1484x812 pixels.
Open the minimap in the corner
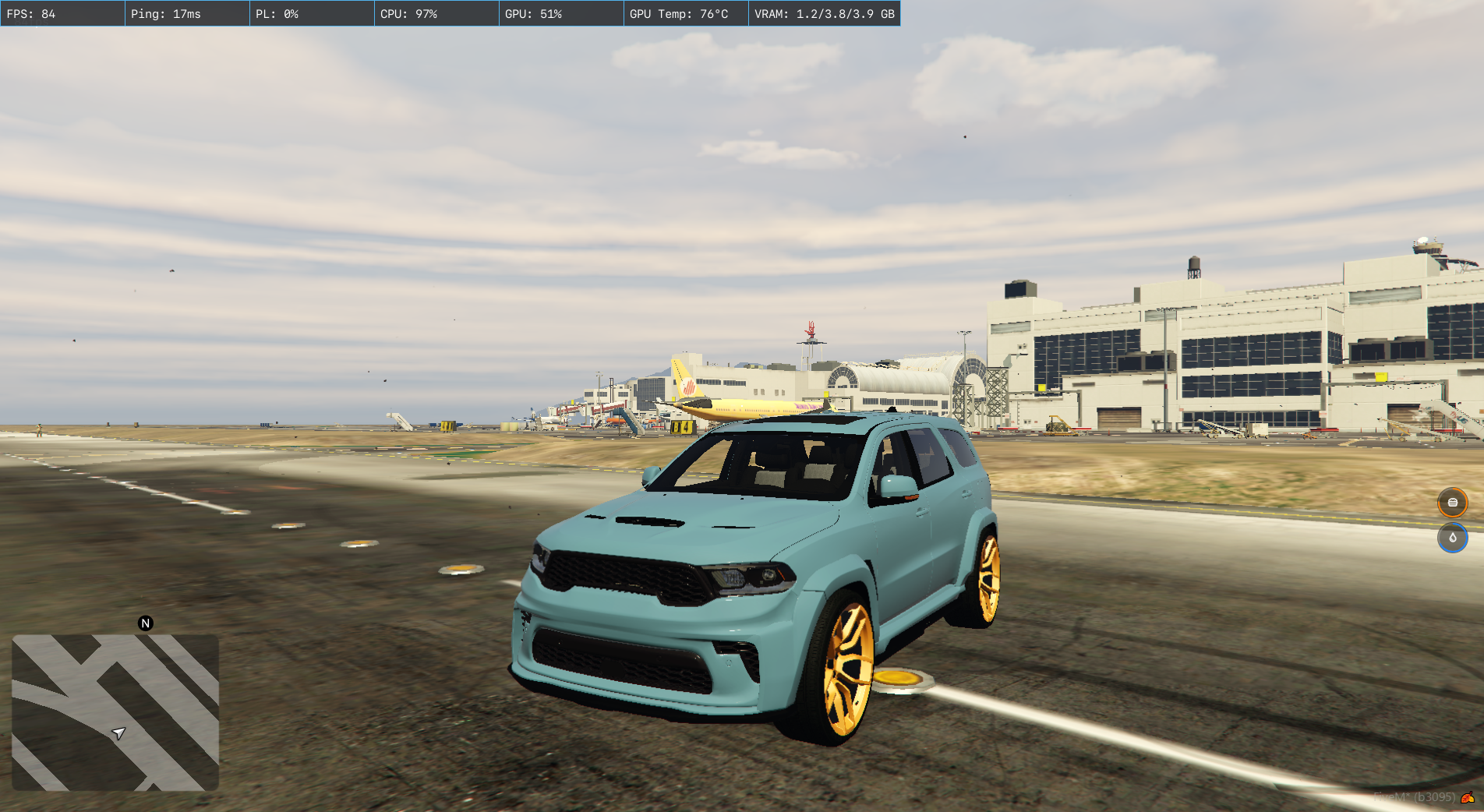115,712
